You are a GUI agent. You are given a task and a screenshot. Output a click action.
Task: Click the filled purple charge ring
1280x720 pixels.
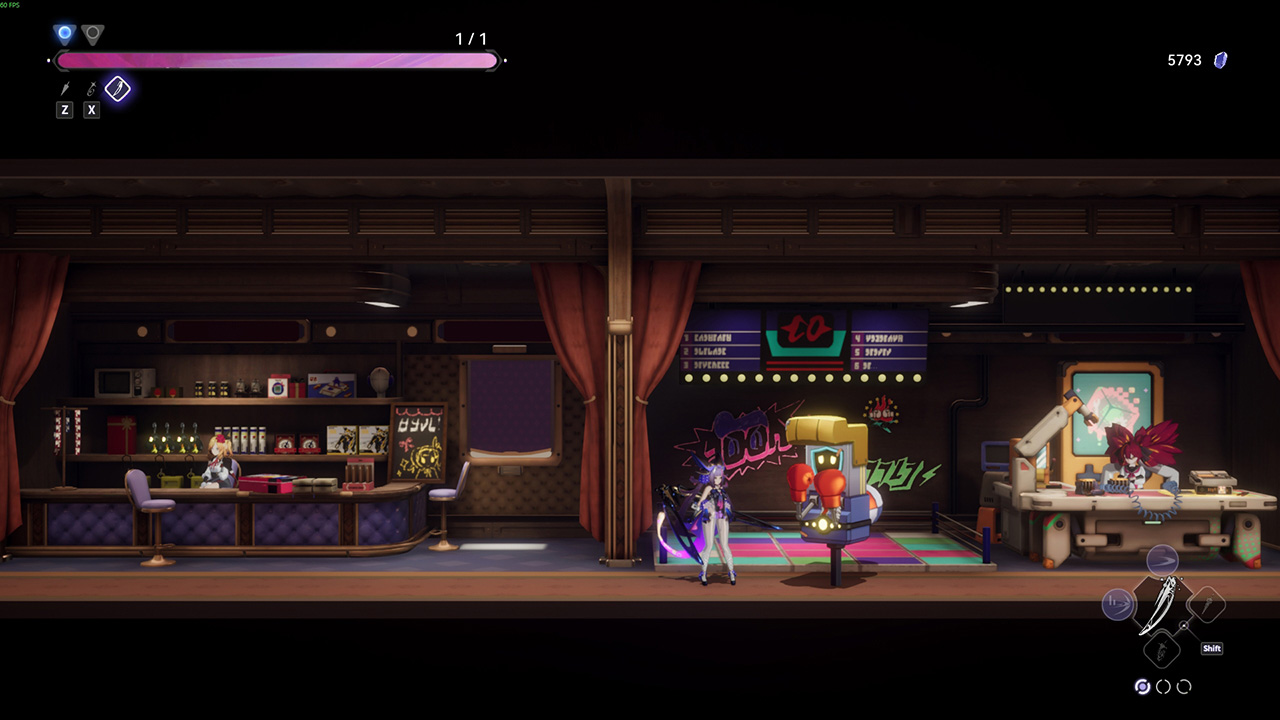click(x=1142, y=687)
